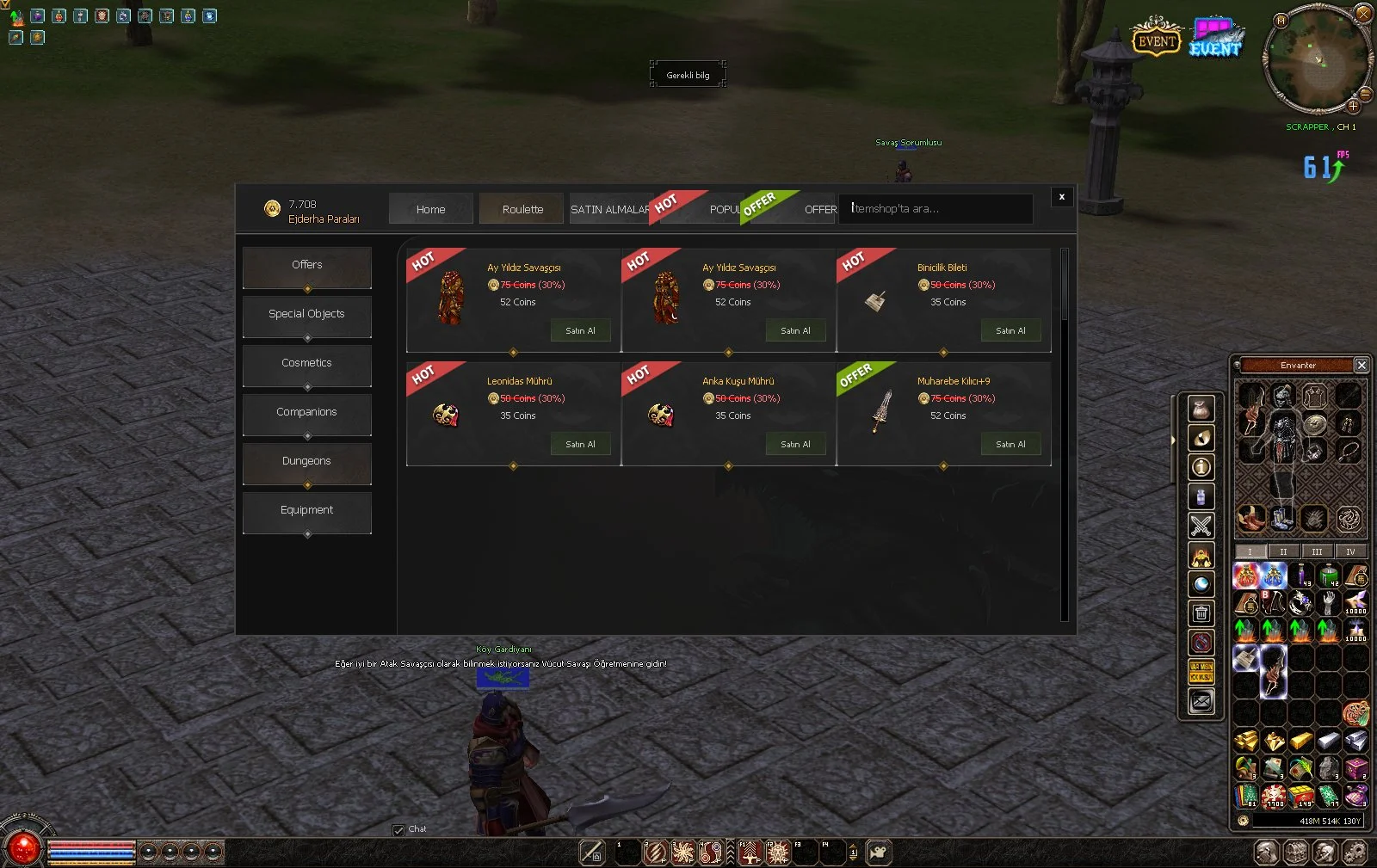Switch to the Roulette tab

click(522, 209)
